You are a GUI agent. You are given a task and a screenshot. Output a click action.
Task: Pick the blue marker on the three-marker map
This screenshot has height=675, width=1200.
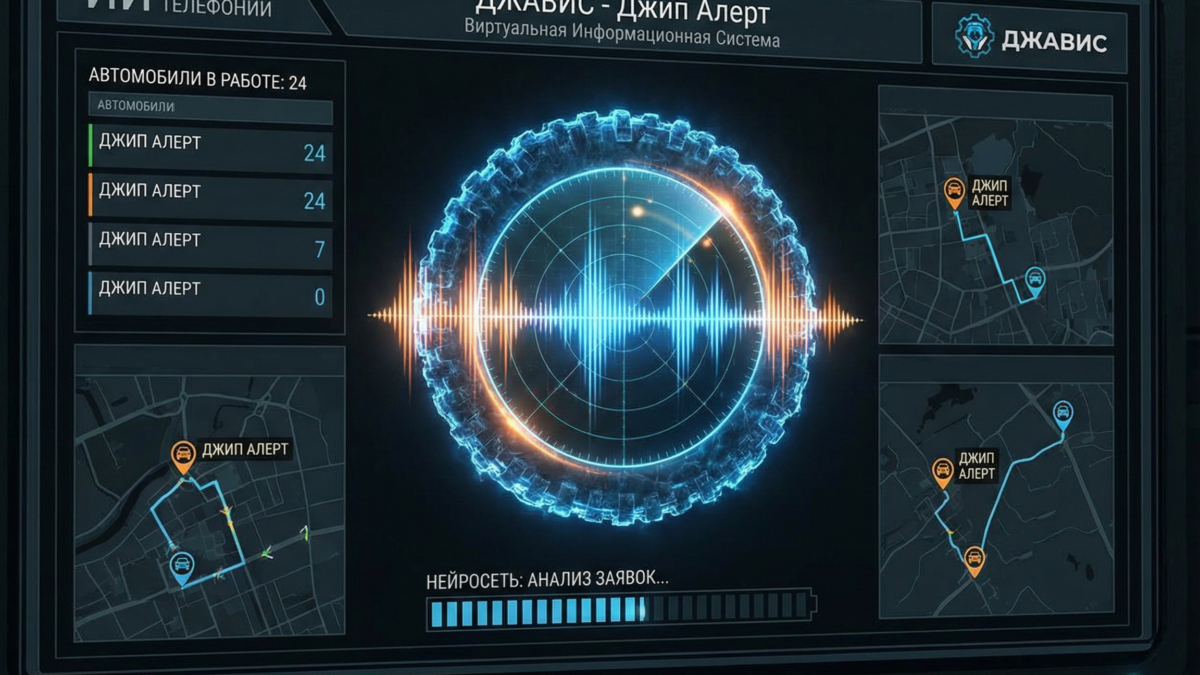[x=1063, y=411]
